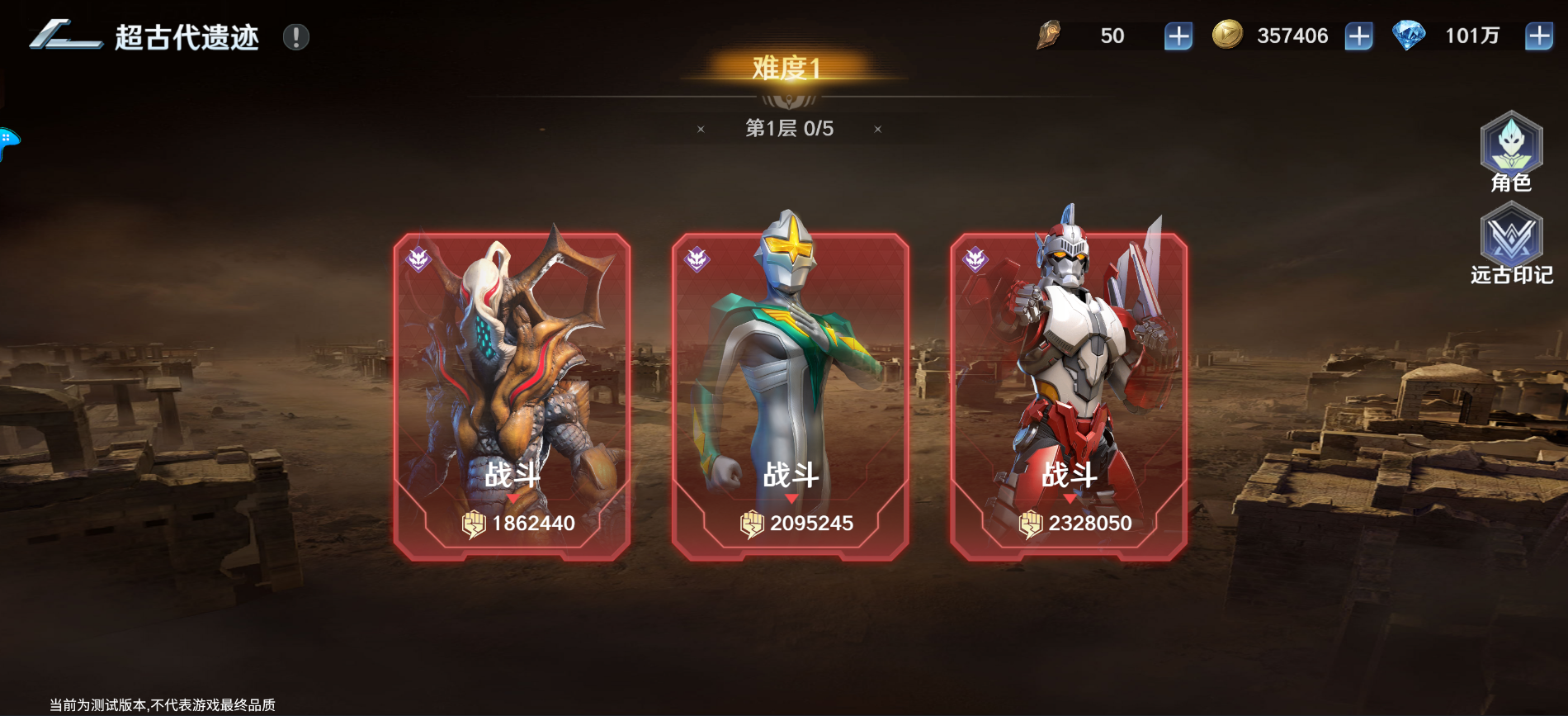Click the left arrow beside 第1层 0/5
Image resolution: width=1568 pixels, height=716 pixels.
701,129
